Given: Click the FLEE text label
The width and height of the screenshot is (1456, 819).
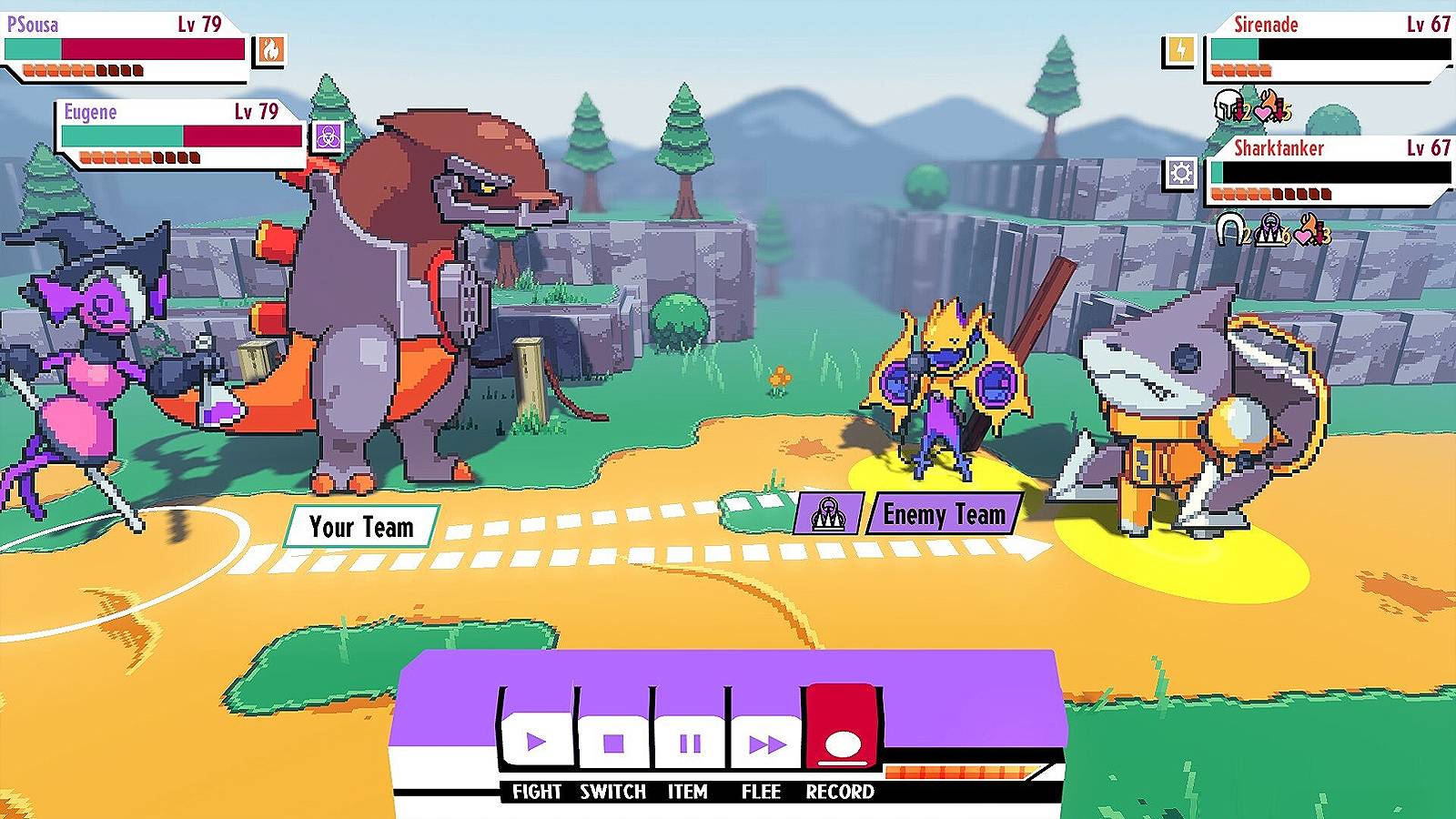Looking at the screenshot, I should [x=763, y=793].
